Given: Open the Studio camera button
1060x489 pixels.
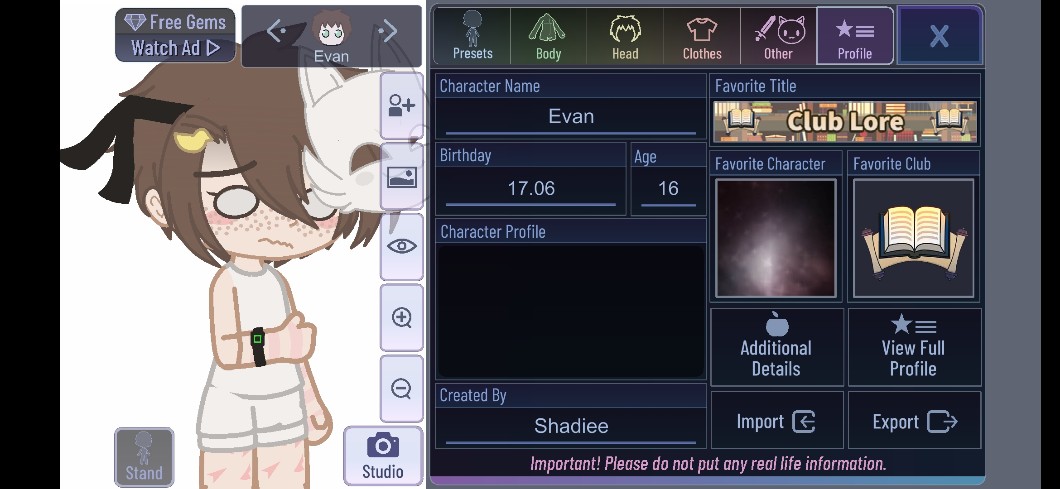Looking at the screenshot, I should [382, 456].
